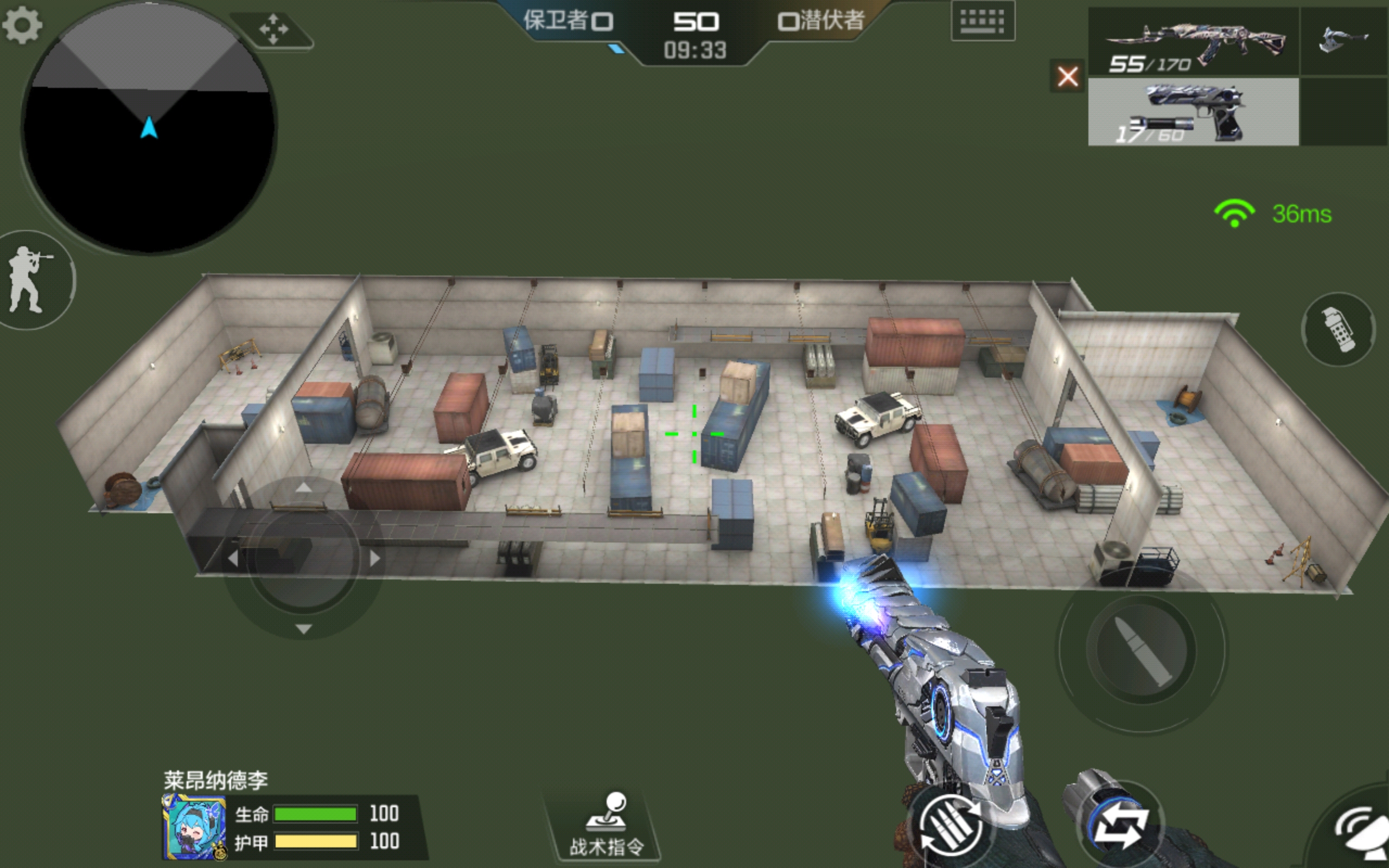Click the player avatar portrait
This screenshot has height=868, width=1389.
coord(193,827)
